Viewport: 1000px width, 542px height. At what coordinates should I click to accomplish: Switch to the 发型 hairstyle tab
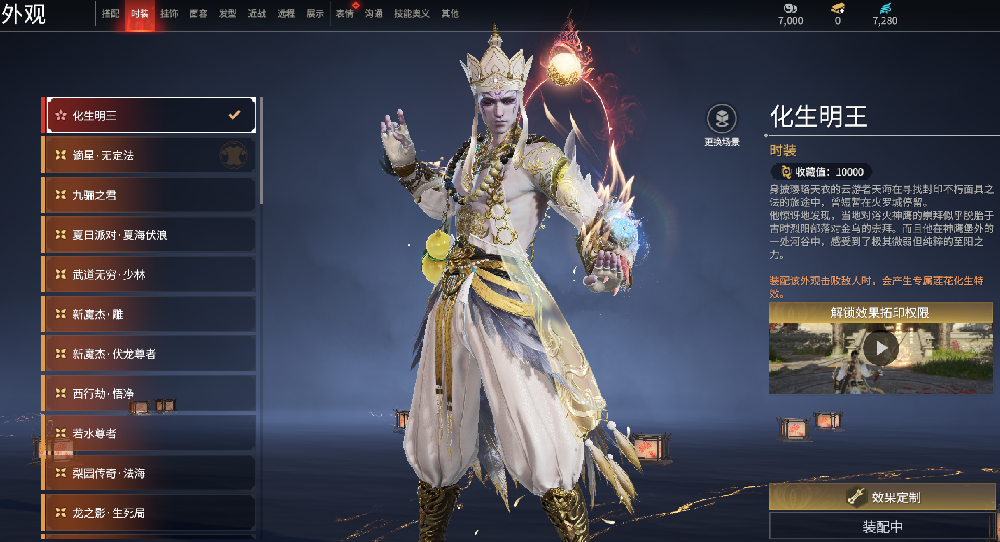(228, 14)
